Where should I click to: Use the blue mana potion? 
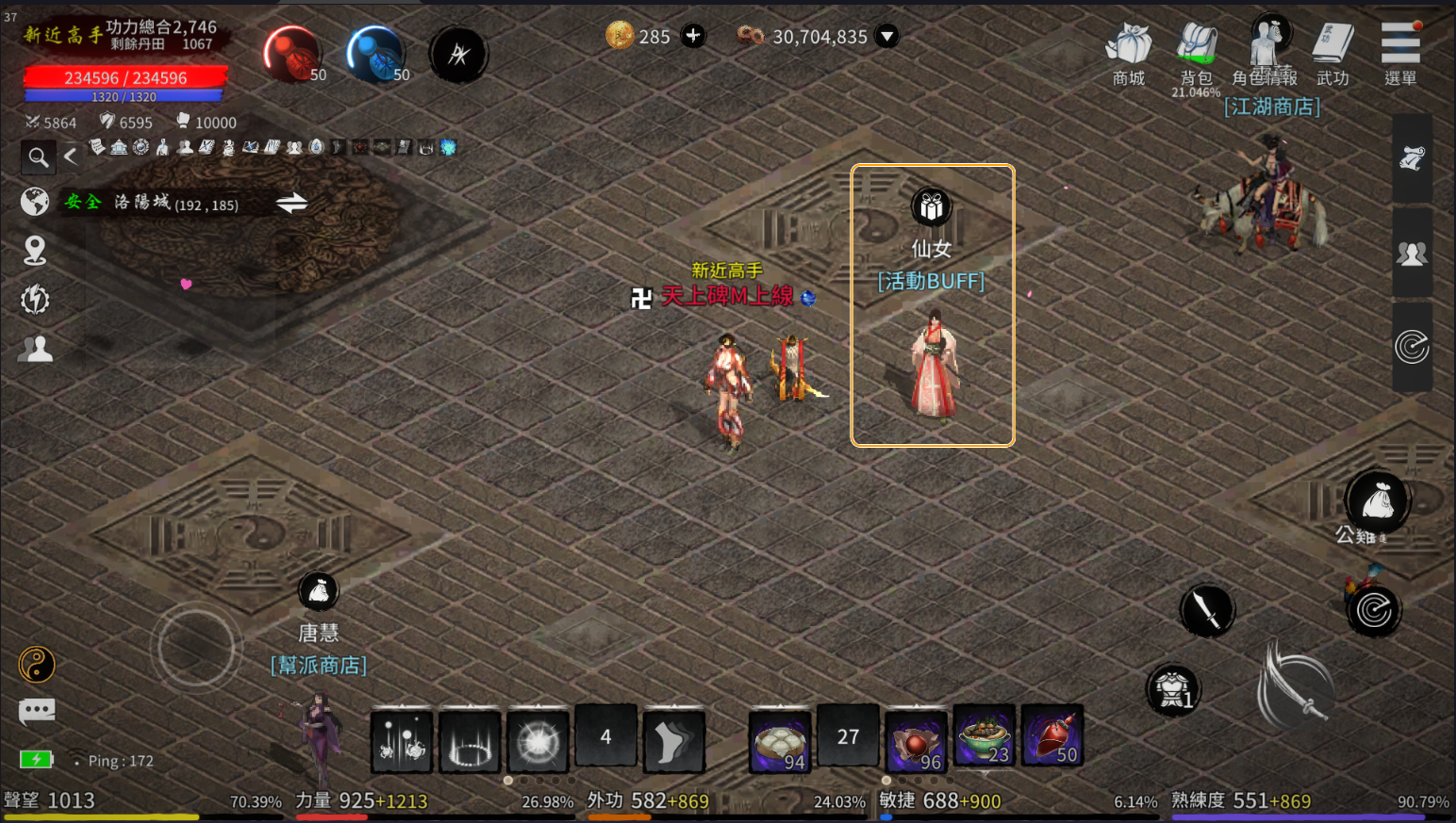pos(376,53)
